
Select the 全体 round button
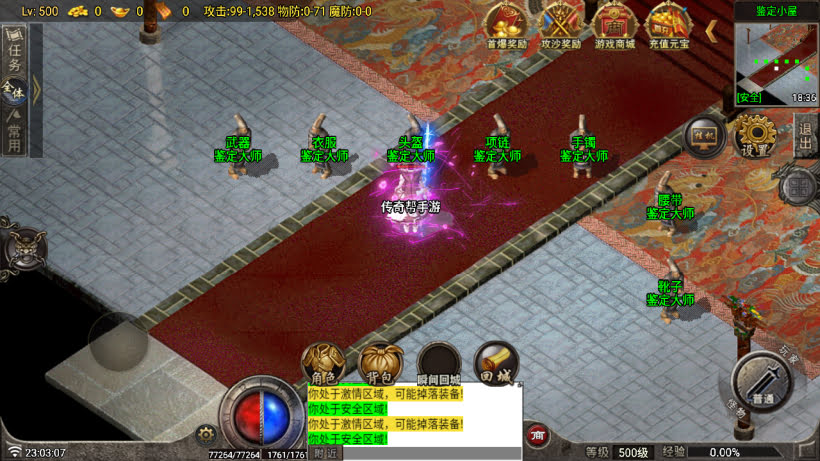pyautogui.click(x=14, y=92)
